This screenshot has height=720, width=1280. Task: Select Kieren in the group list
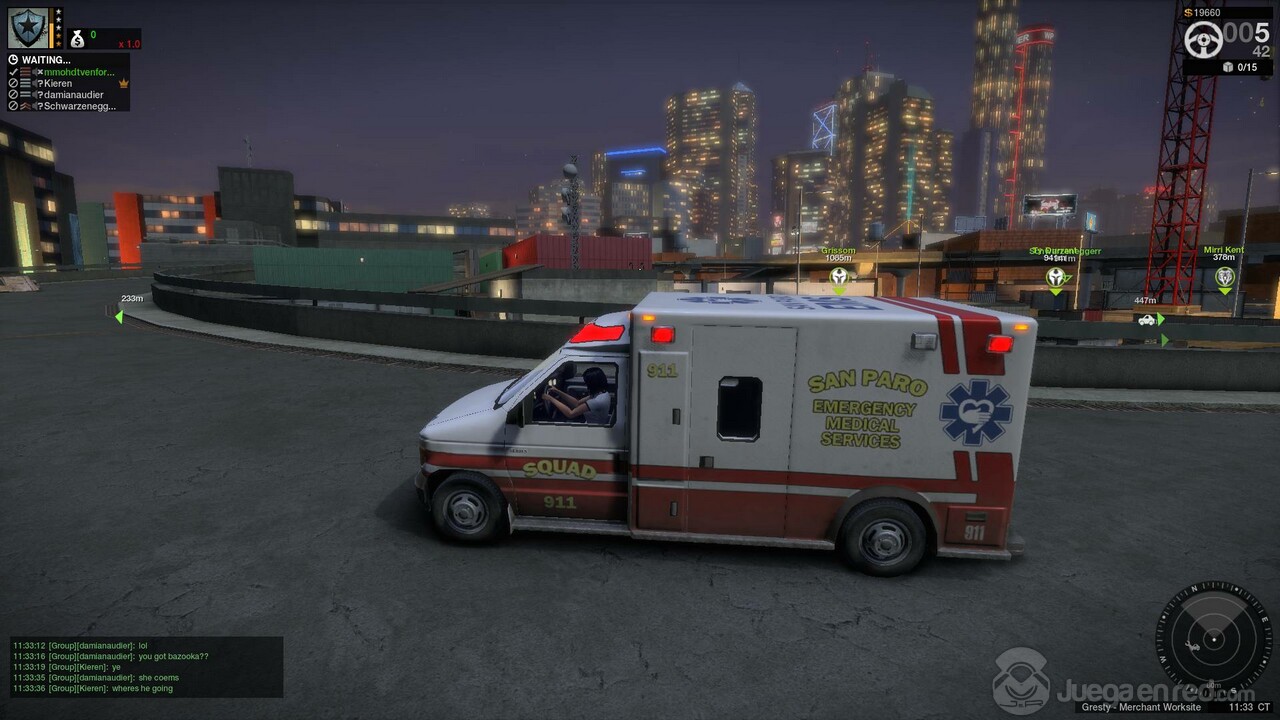(x=58, y=83)
